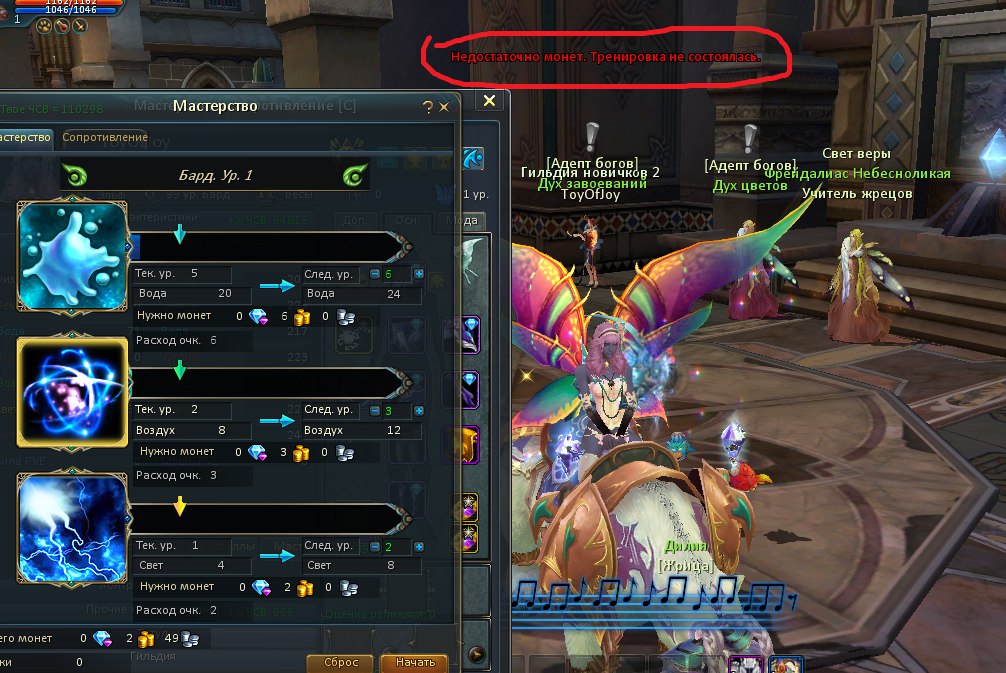Decrease Air mastery next level
This screenshot has width=1006, height=673.
click(375, 410)
